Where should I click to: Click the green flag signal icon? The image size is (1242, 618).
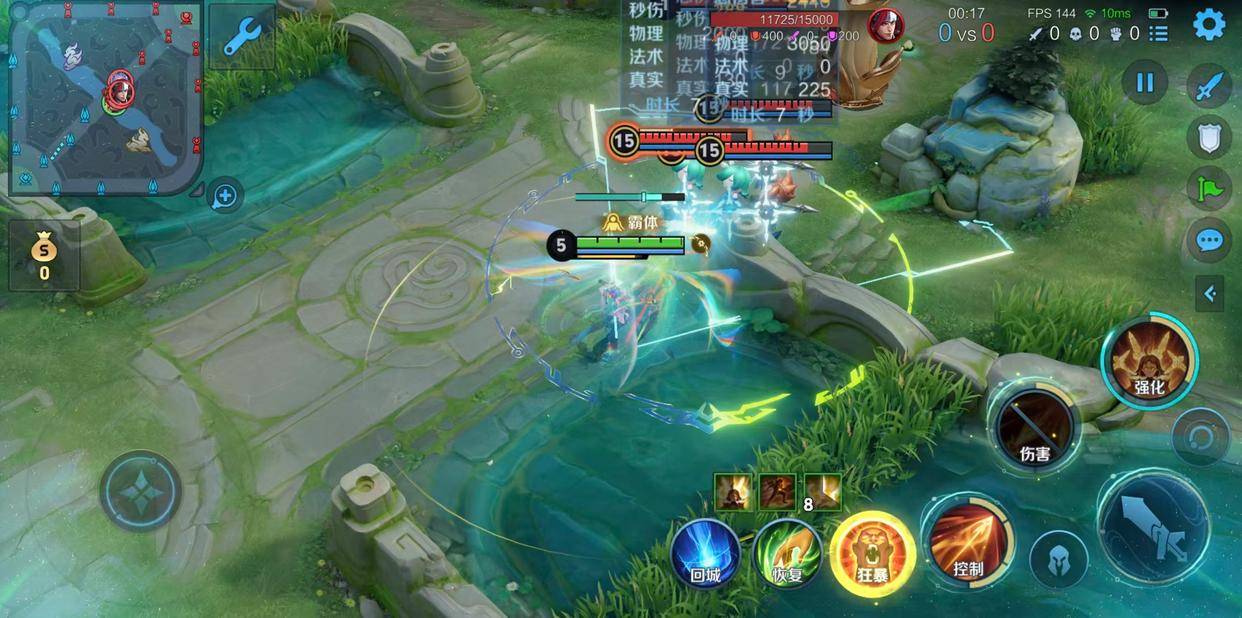click(x=1209, y=188)
